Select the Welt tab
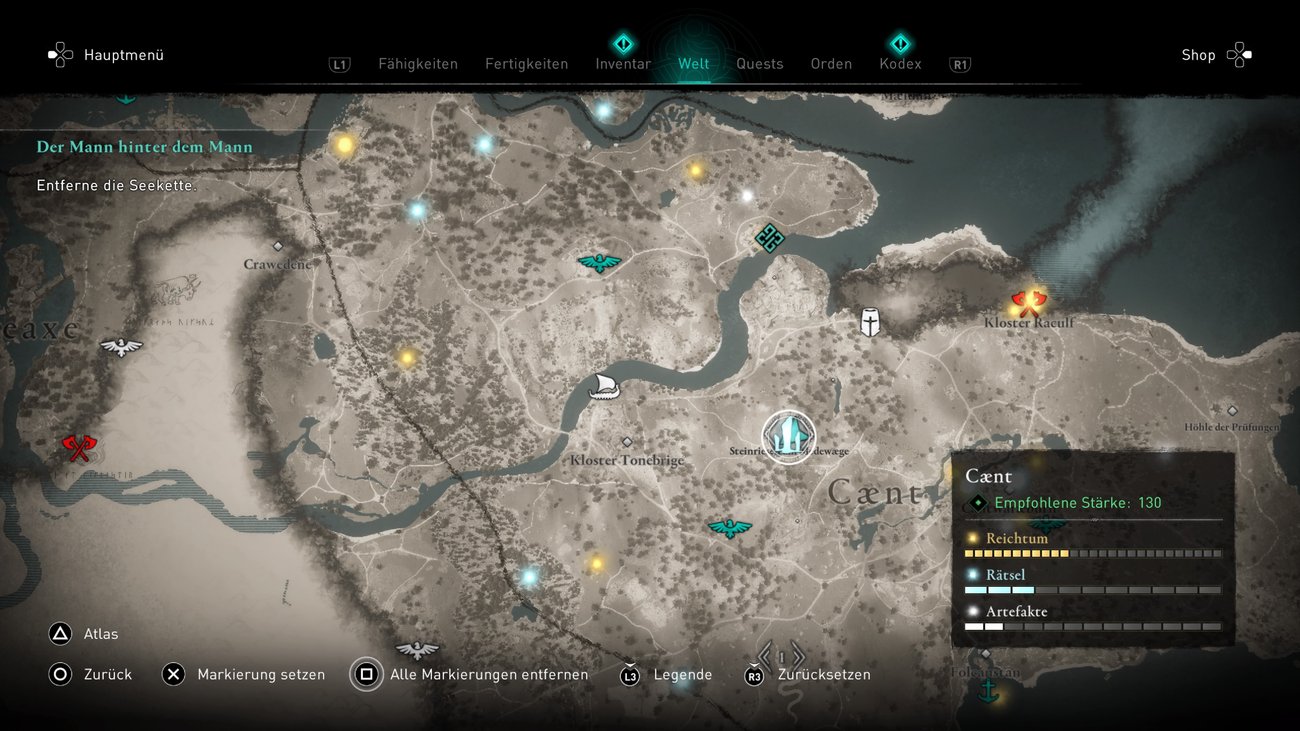The height and width of the screenshot is (731, 1300). (x=693, y=64)
